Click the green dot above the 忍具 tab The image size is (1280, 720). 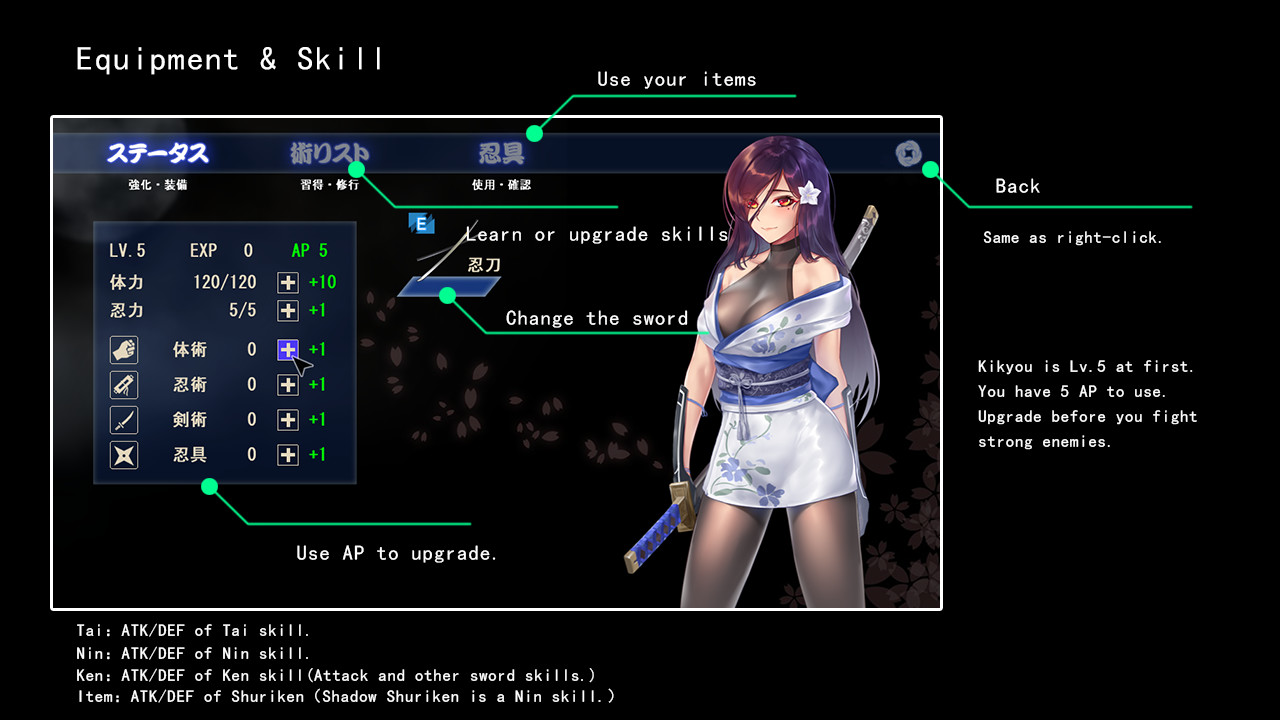point(537,131)
